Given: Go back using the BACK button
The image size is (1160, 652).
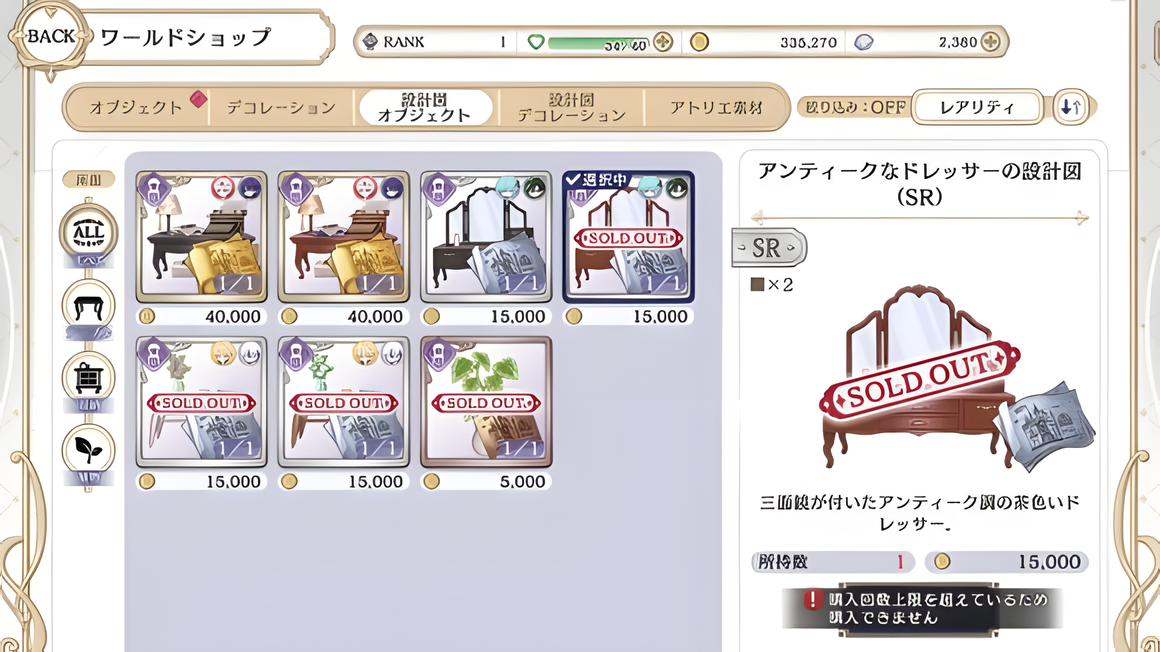Looking at the screenshot, I should pos(50,38).
